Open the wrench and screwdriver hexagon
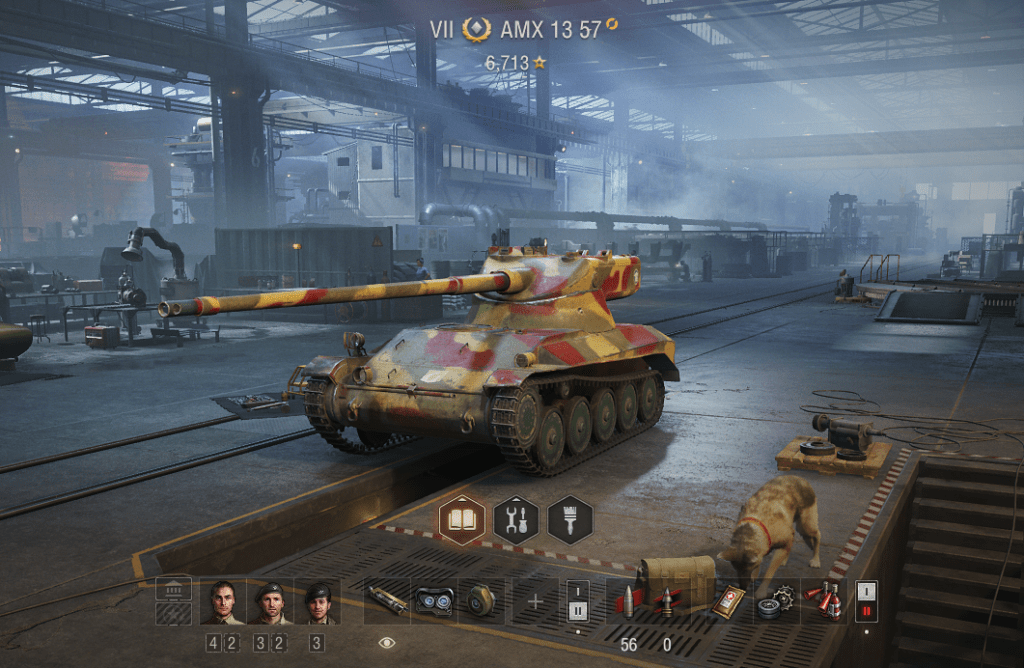This screenshot has height=668, width=1024. (516, 520)
